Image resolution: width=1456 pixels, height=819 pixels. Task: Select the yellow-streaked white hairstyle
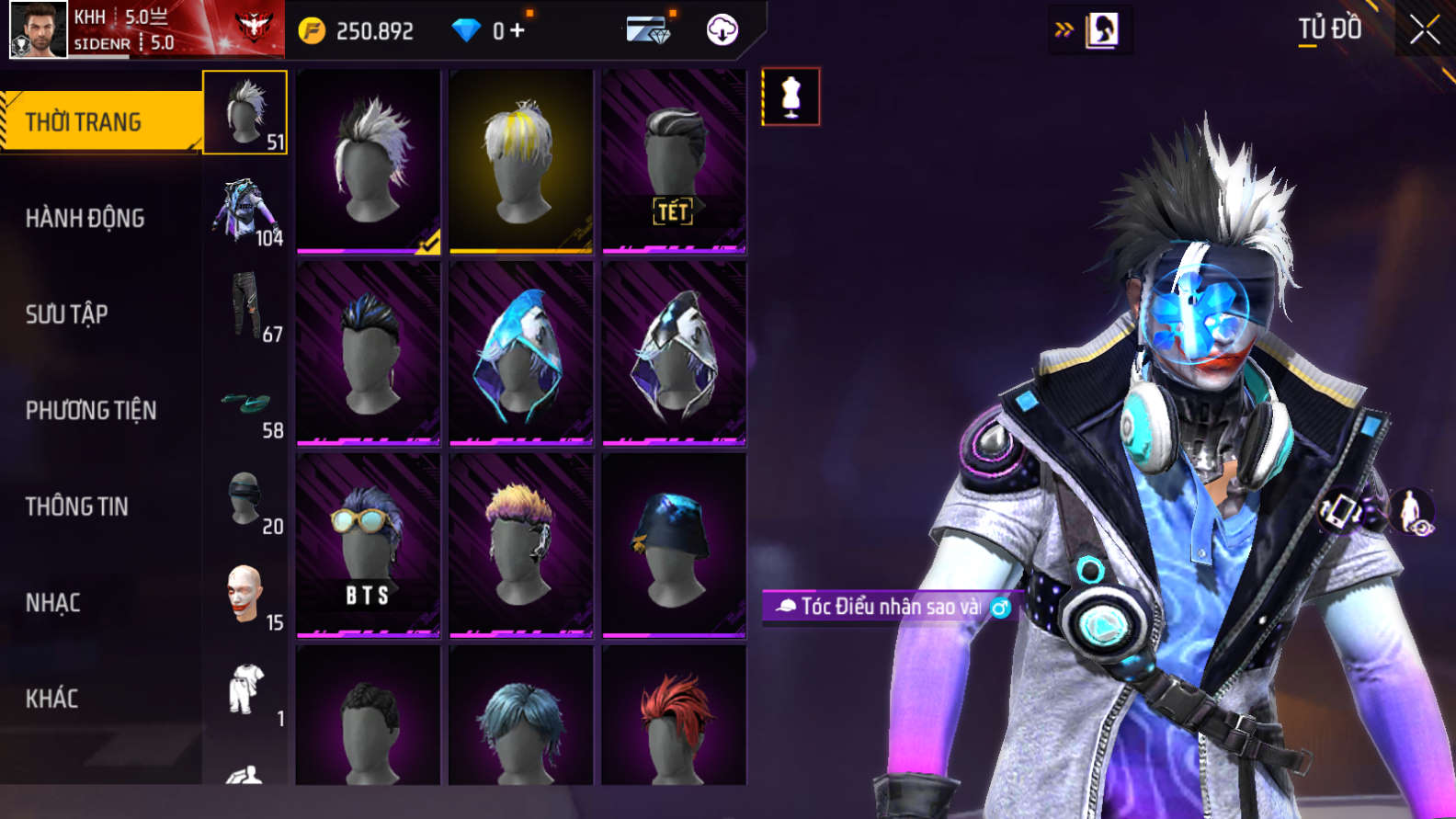pos(521,161)
